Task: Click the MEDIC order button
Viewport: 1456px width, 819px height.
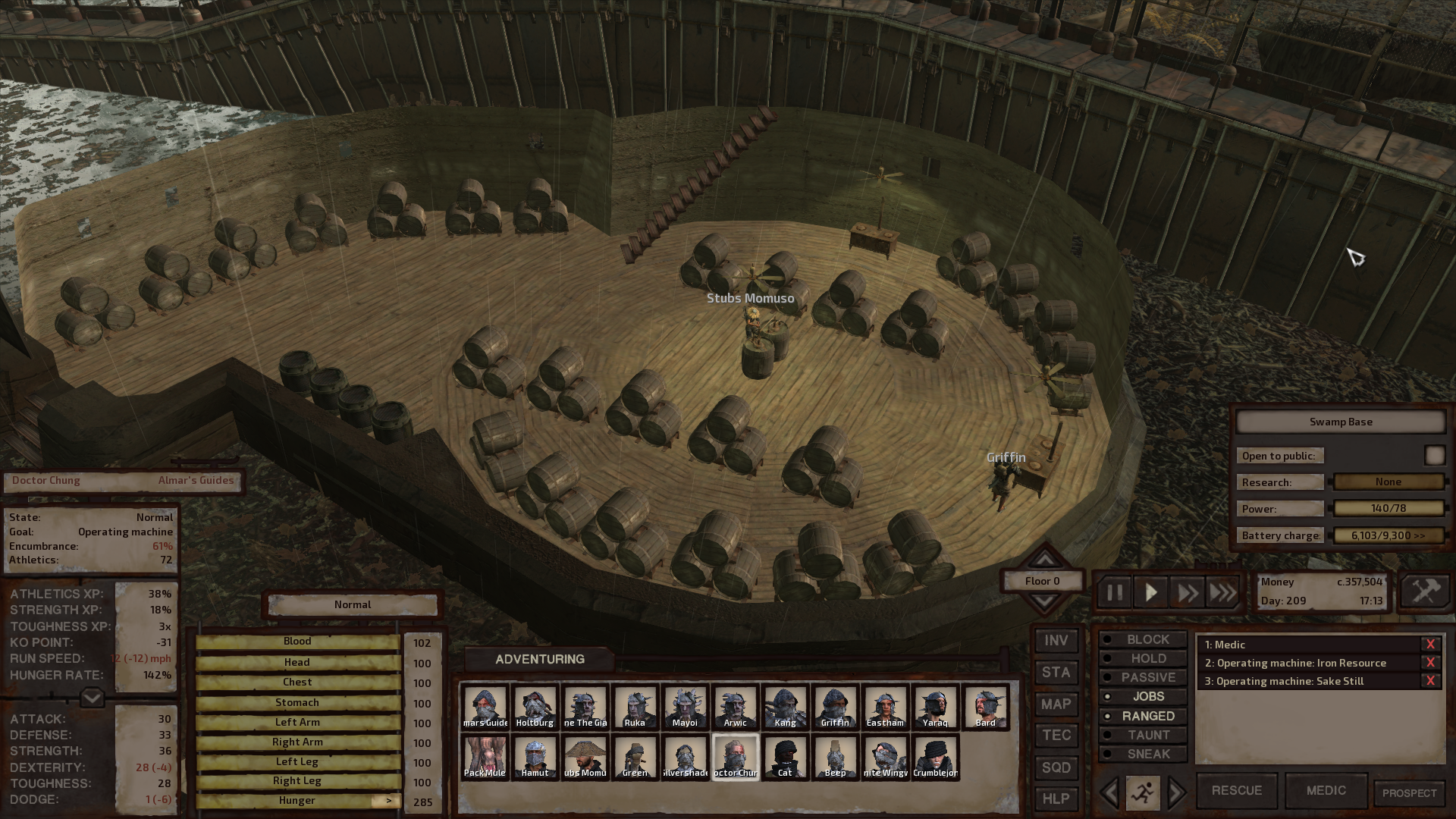Action: click(1326, 790)
